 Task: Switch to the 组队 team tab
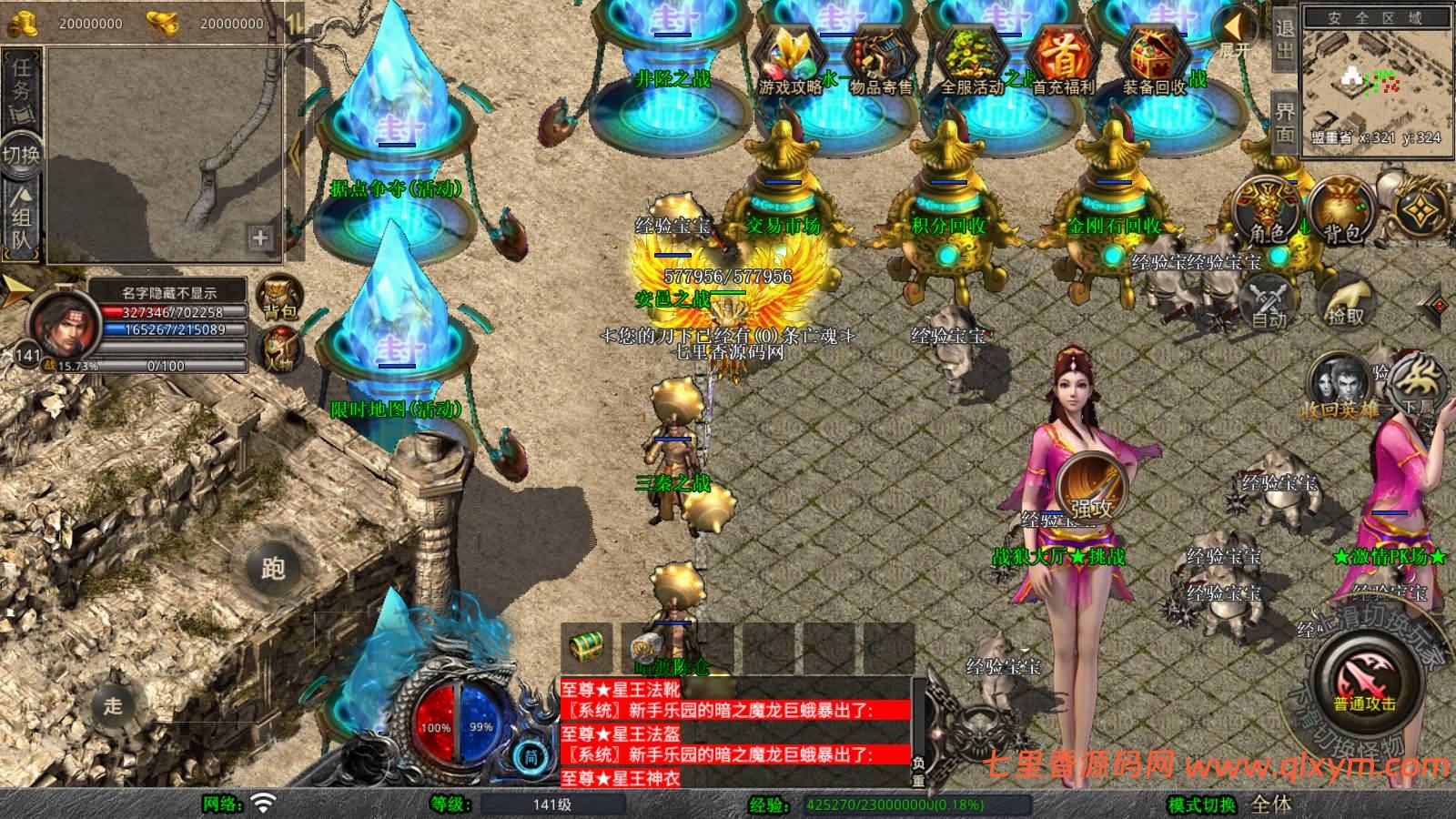(22, 218)
